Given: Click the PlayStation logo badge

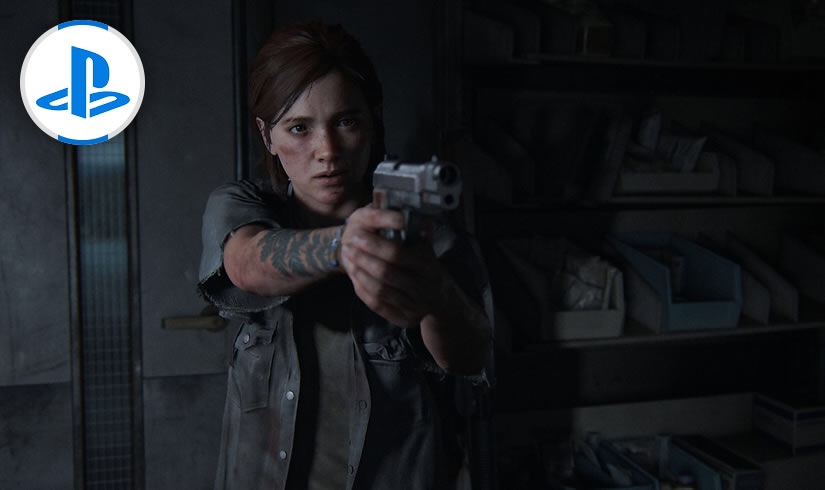Looking at the screenshot, I should point(82,82).
